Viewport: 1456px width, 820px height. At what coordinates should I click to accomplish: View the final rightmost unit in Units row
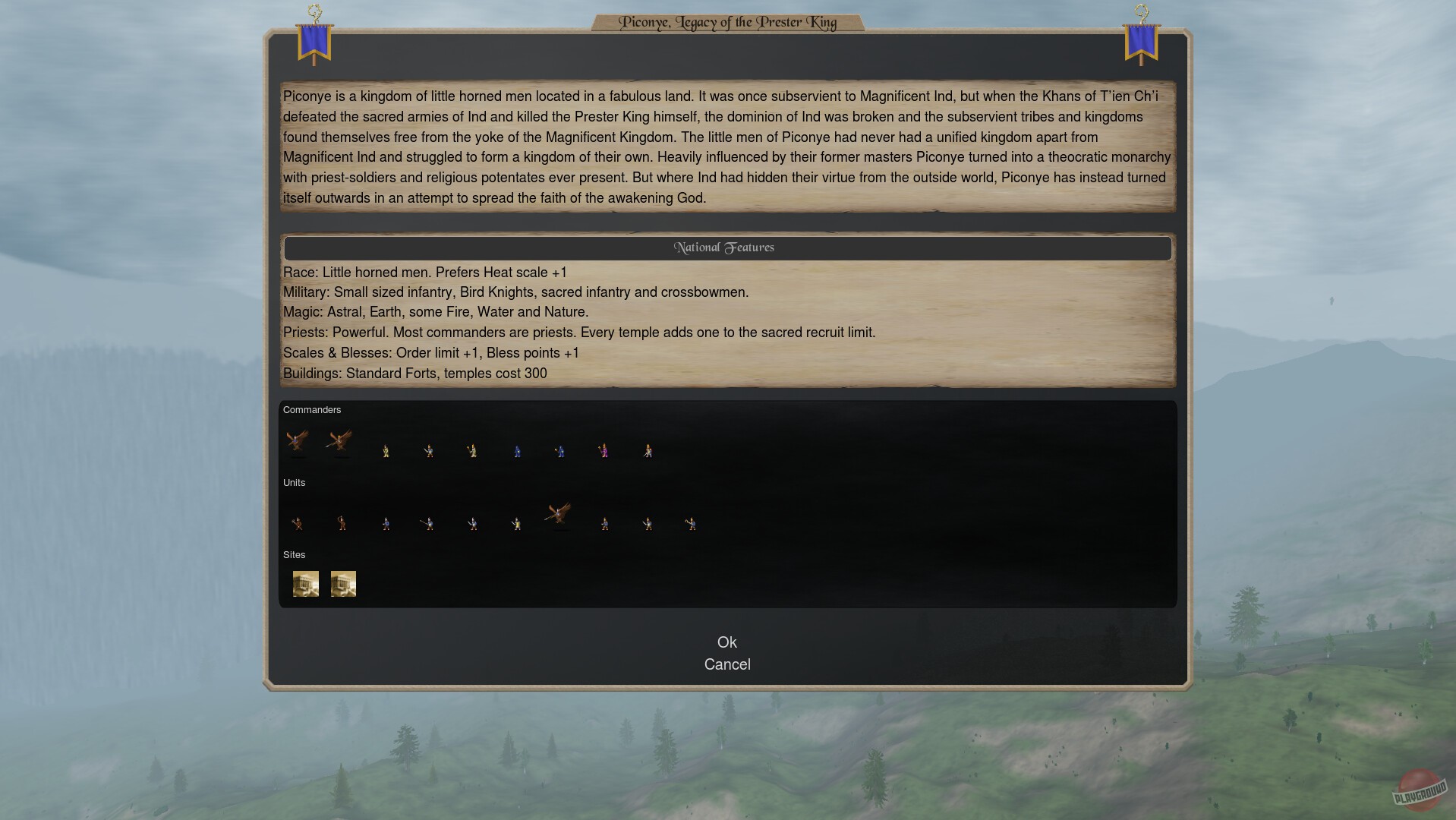pos(691,524)
